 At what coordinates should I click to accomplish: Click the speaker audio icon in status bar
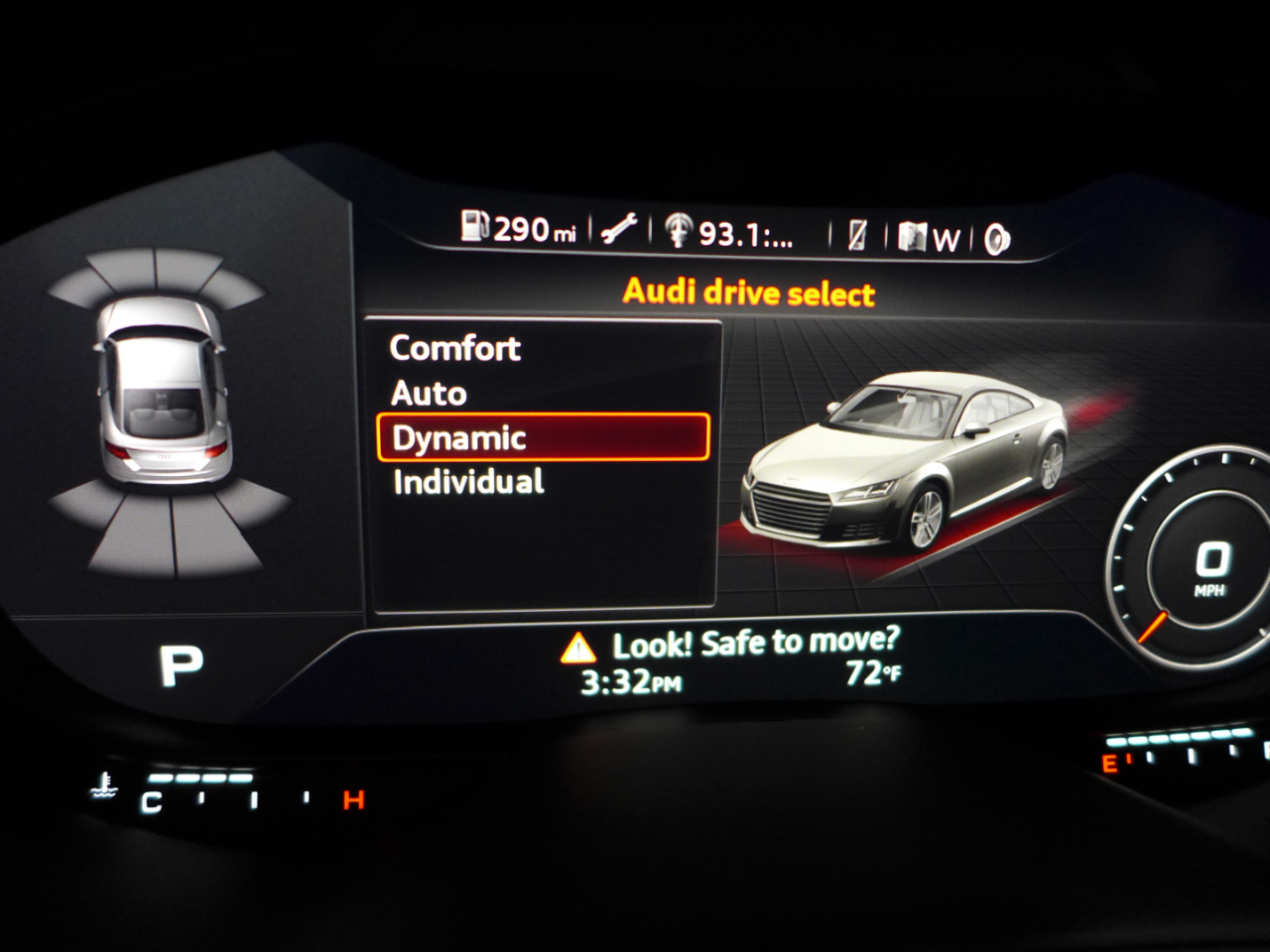point(995,235)
